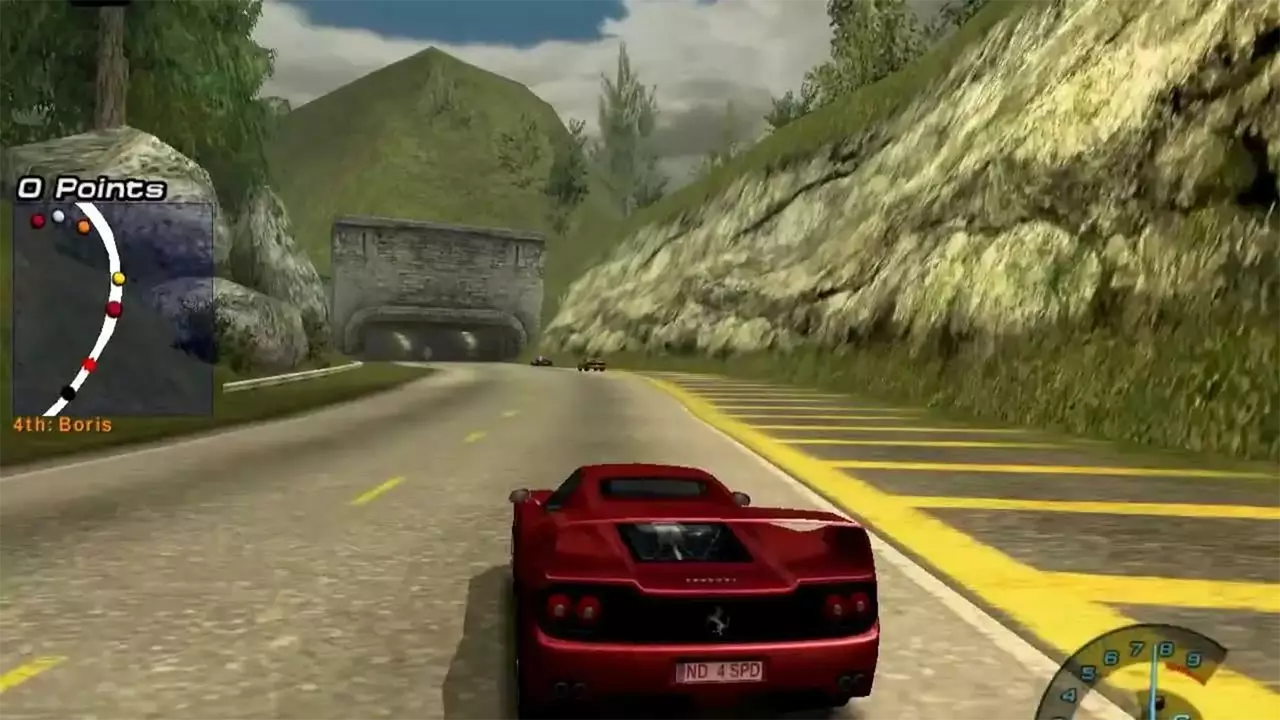Select the 4th: Boris position label
1280x720 pixels.
pyautogui.click(x=62, y=423)
